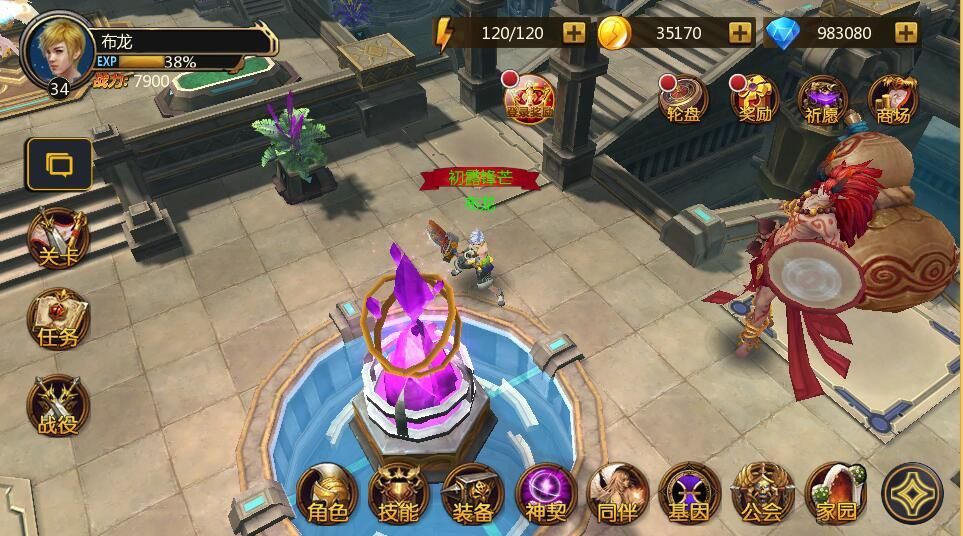Open the 同伴 companions menu

[617, 494]
